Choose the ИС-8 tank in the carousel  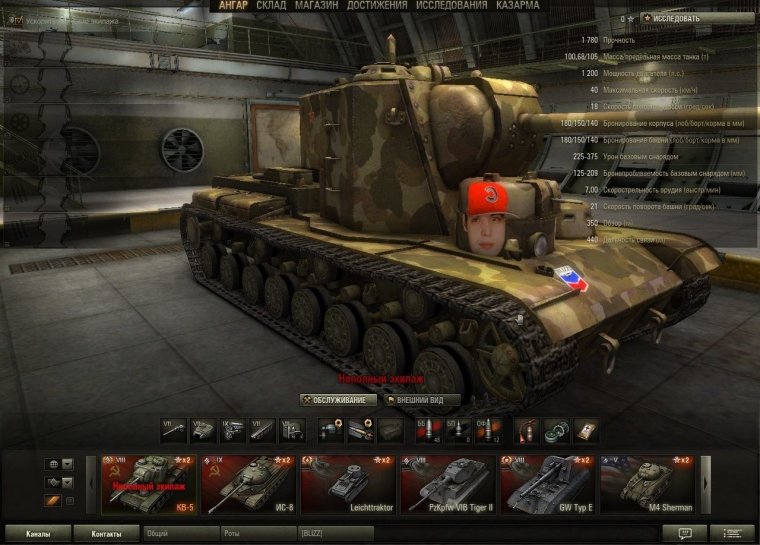point(248,484)
